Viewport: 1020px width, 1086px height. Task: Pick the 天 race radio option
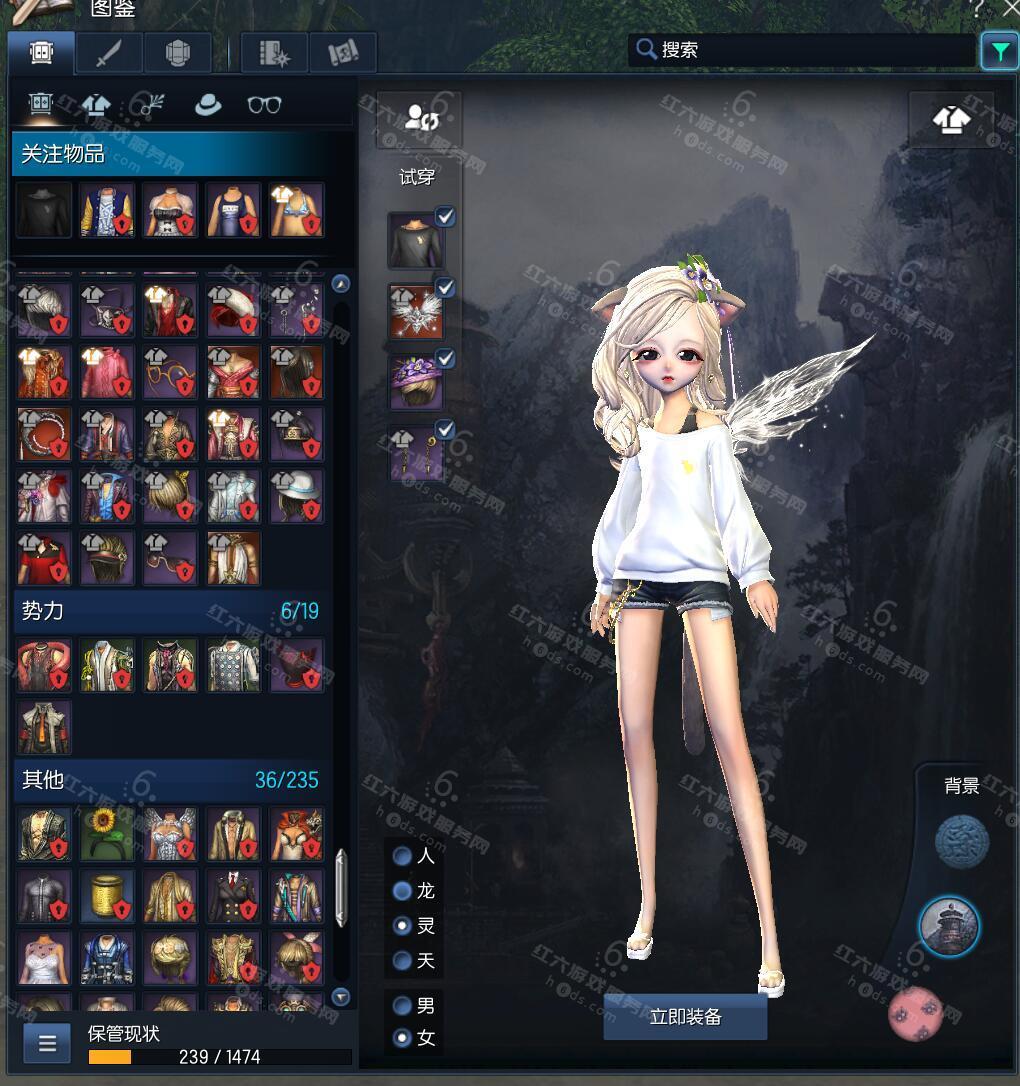pos(403,961)
